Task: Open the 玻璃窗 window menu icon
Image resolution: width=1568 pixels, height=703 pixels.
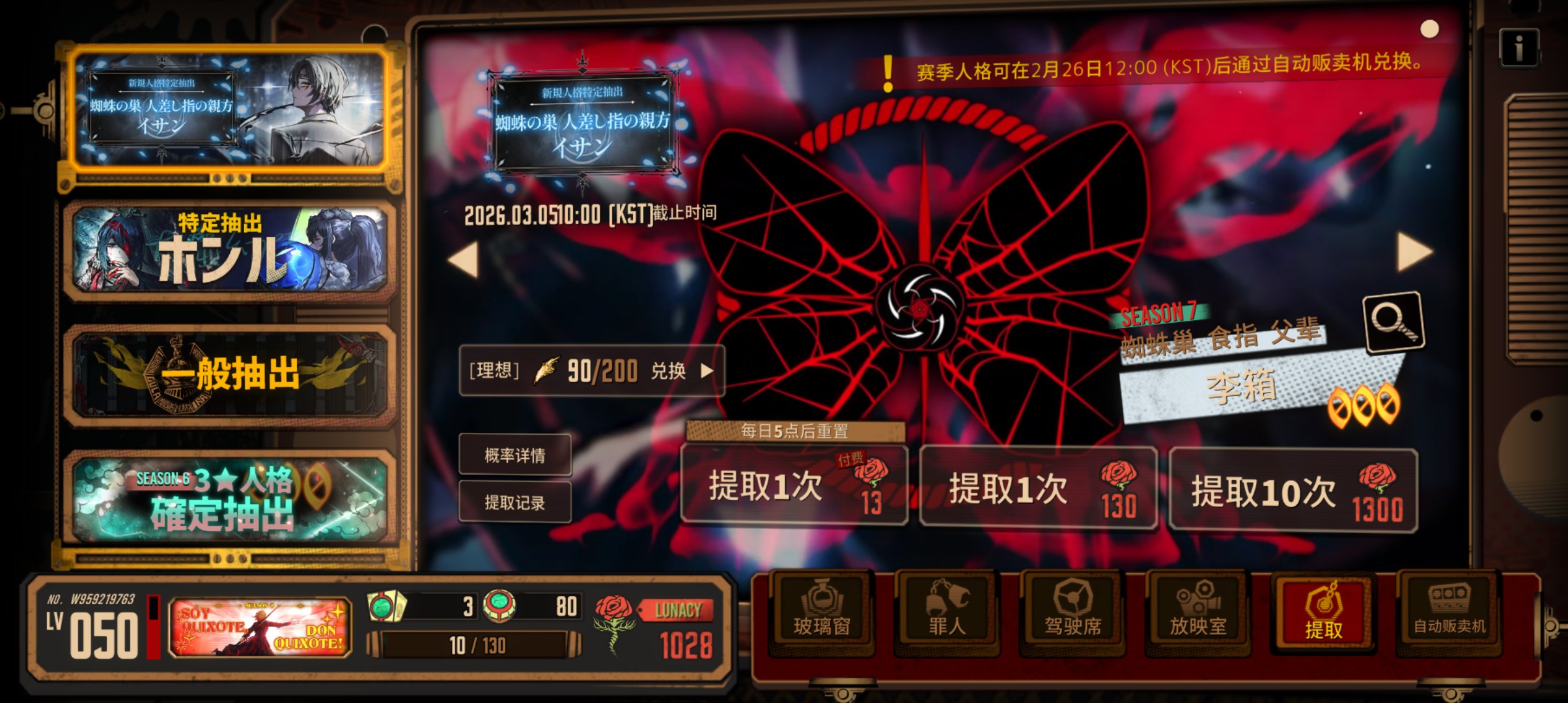Action: click(x=822, y=615)
